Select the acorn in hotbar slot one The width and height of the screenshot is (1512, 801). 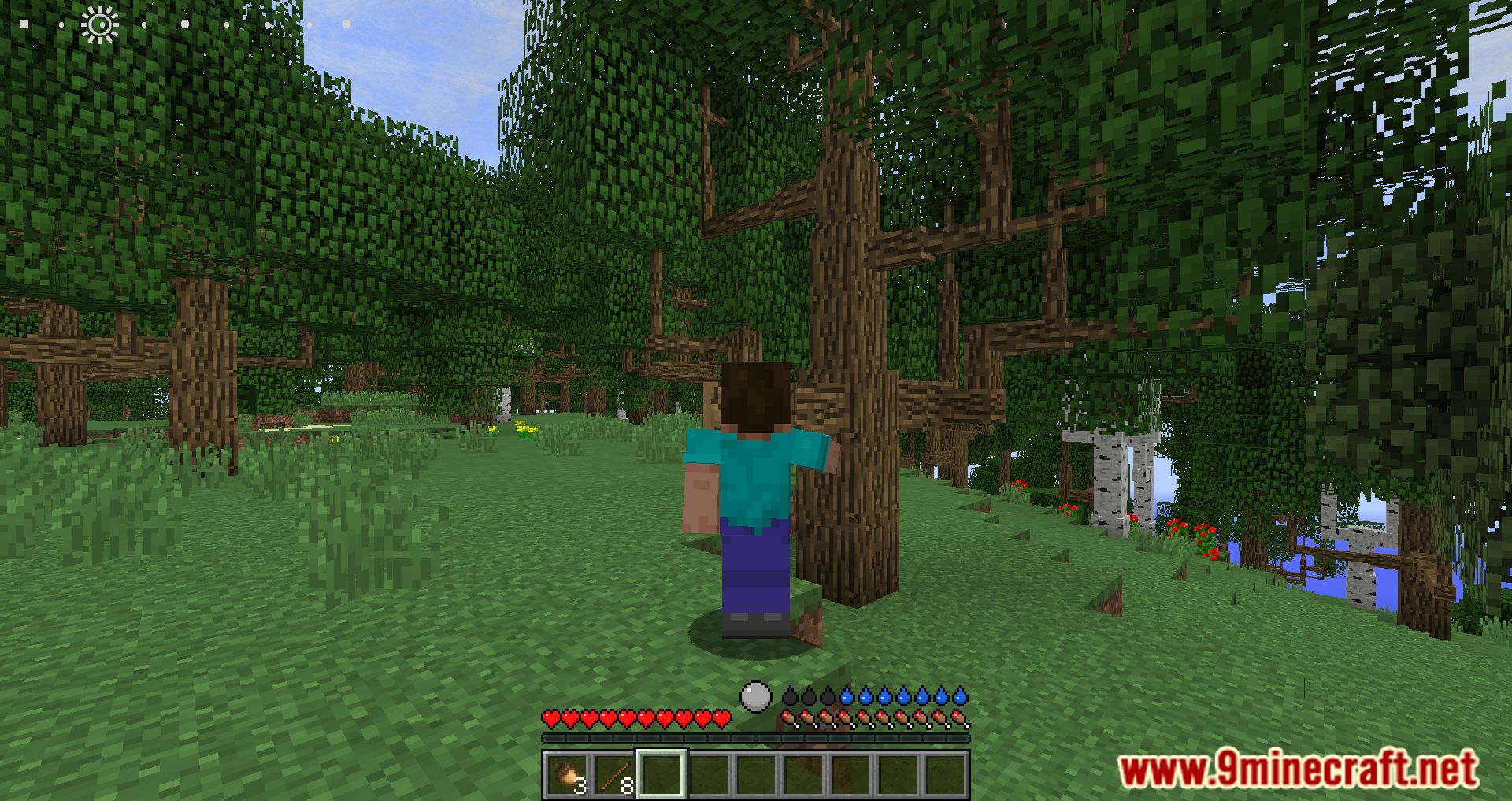(565, 774)
